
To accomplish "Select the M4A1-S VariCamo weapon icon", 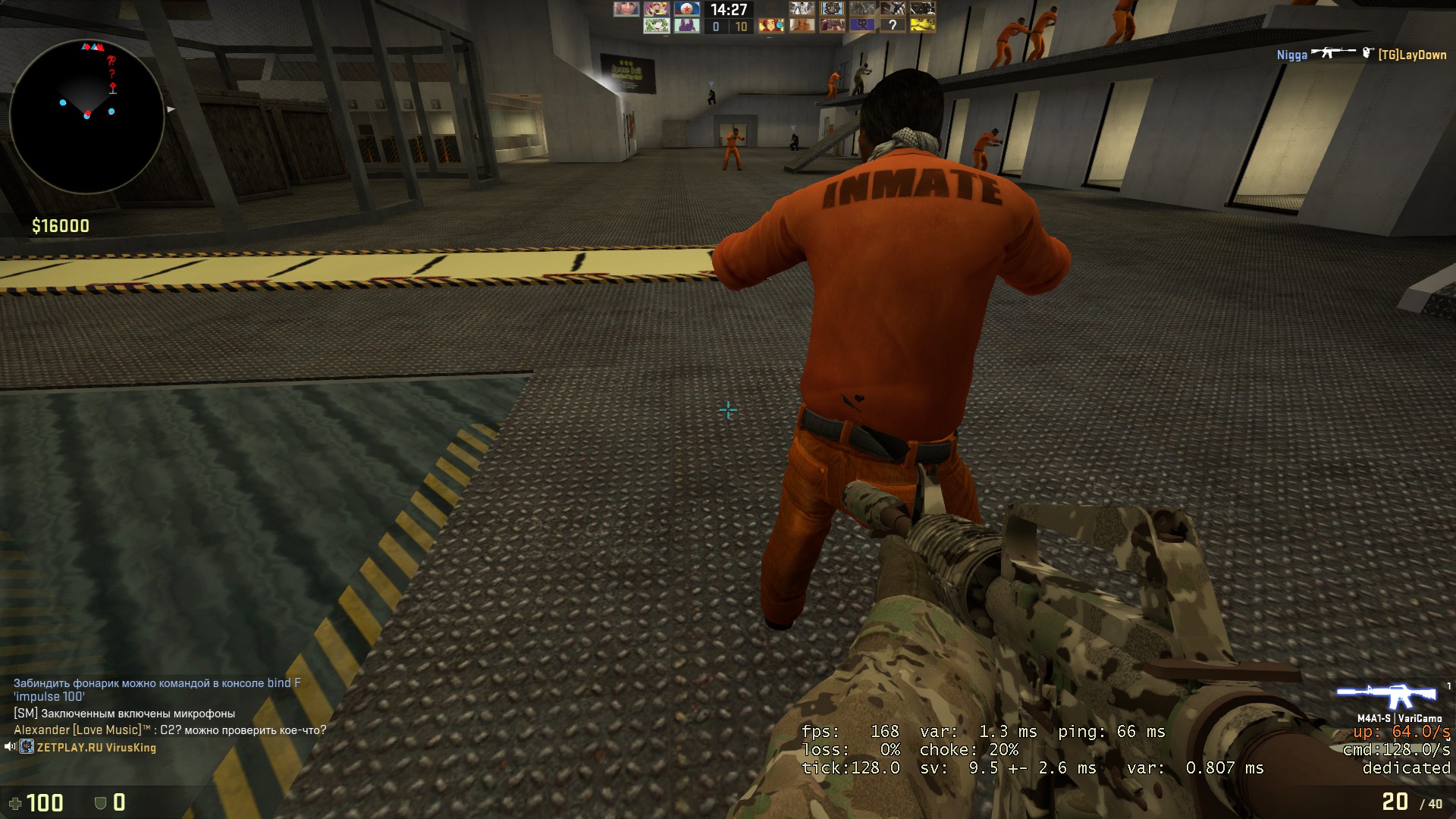I will 1386,696.
